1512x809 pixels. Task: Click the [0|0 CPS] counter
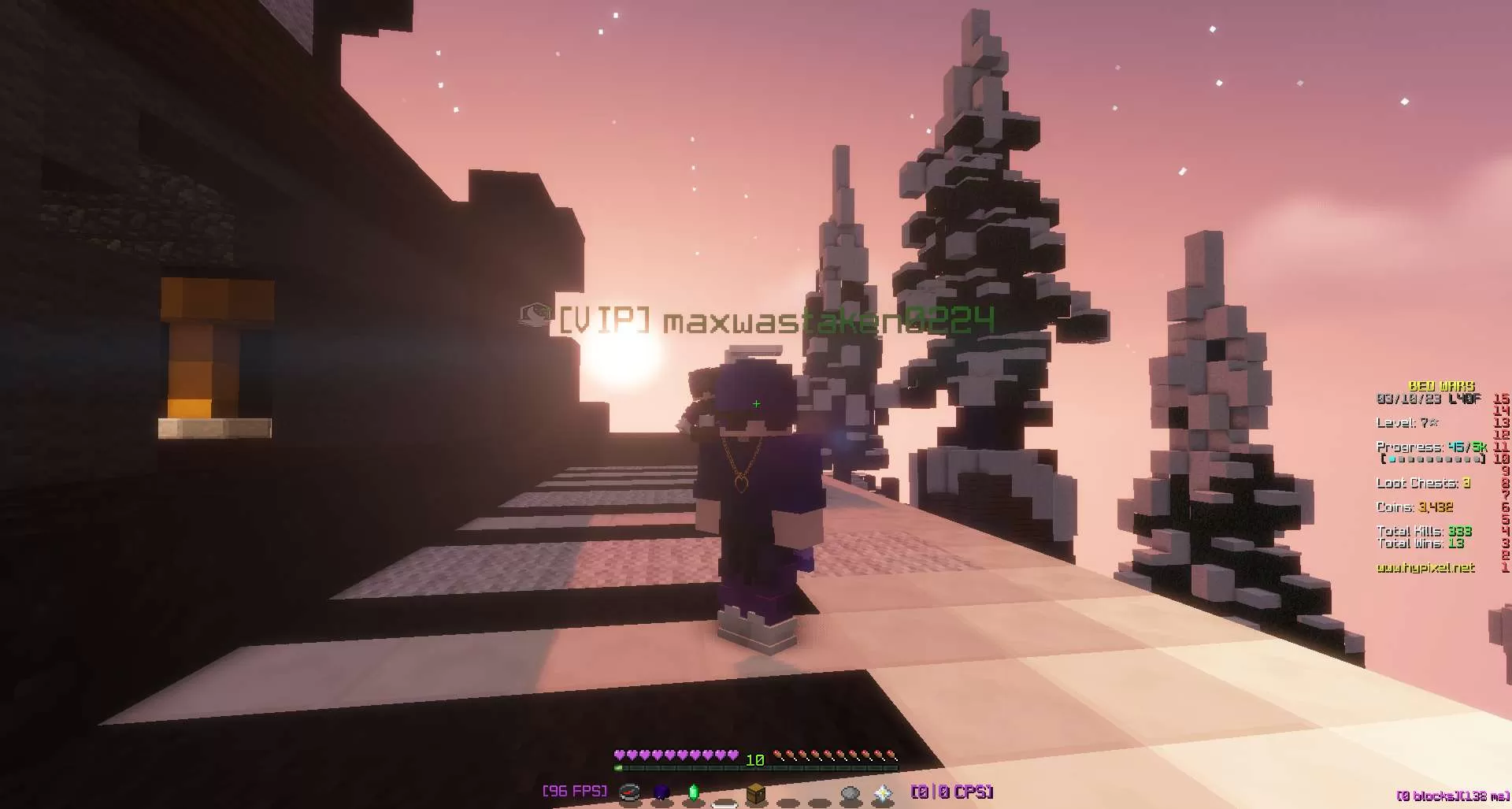pos(952,790)
